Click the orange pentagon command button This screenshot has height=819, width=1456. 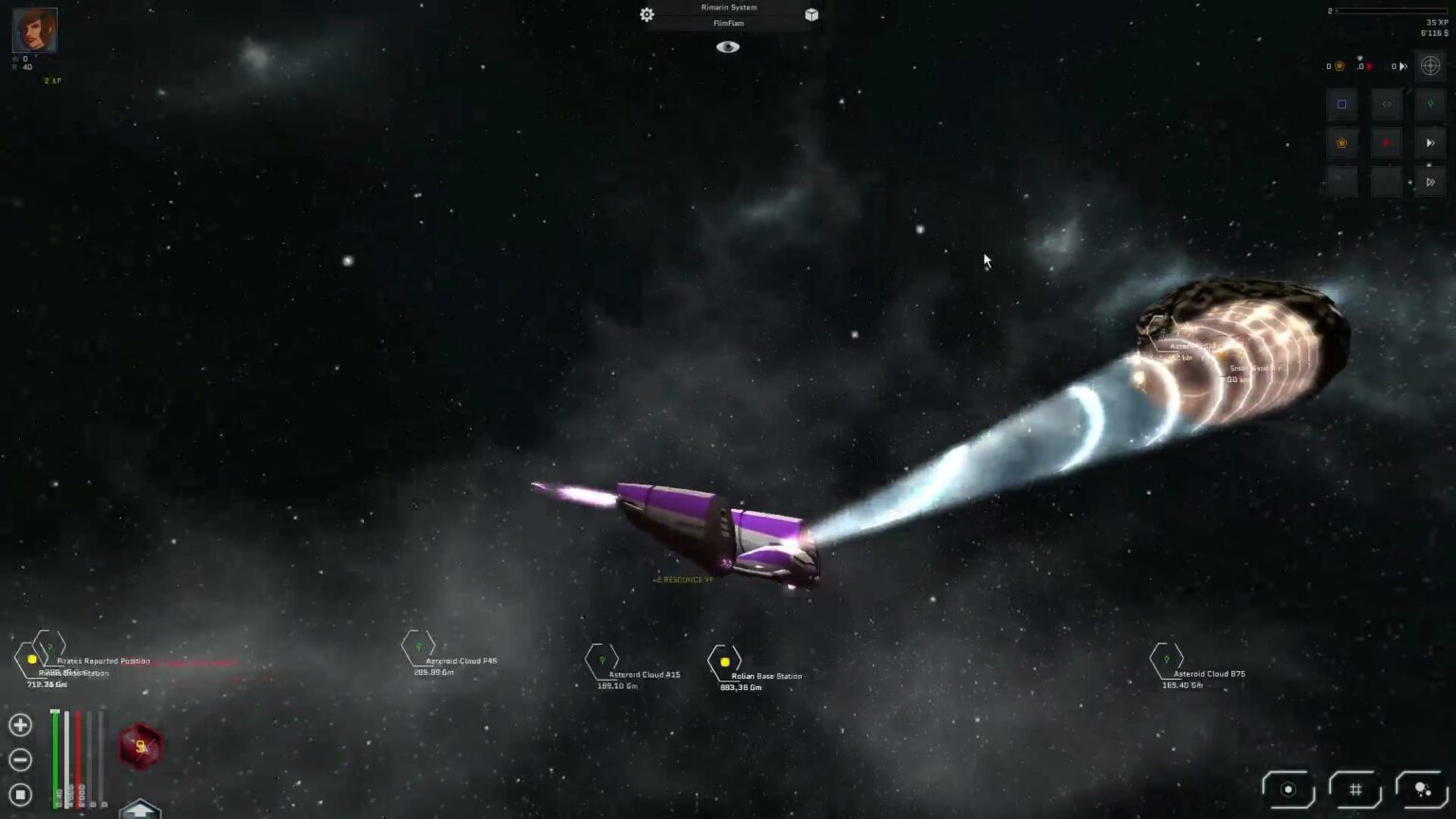(1341, 143)
